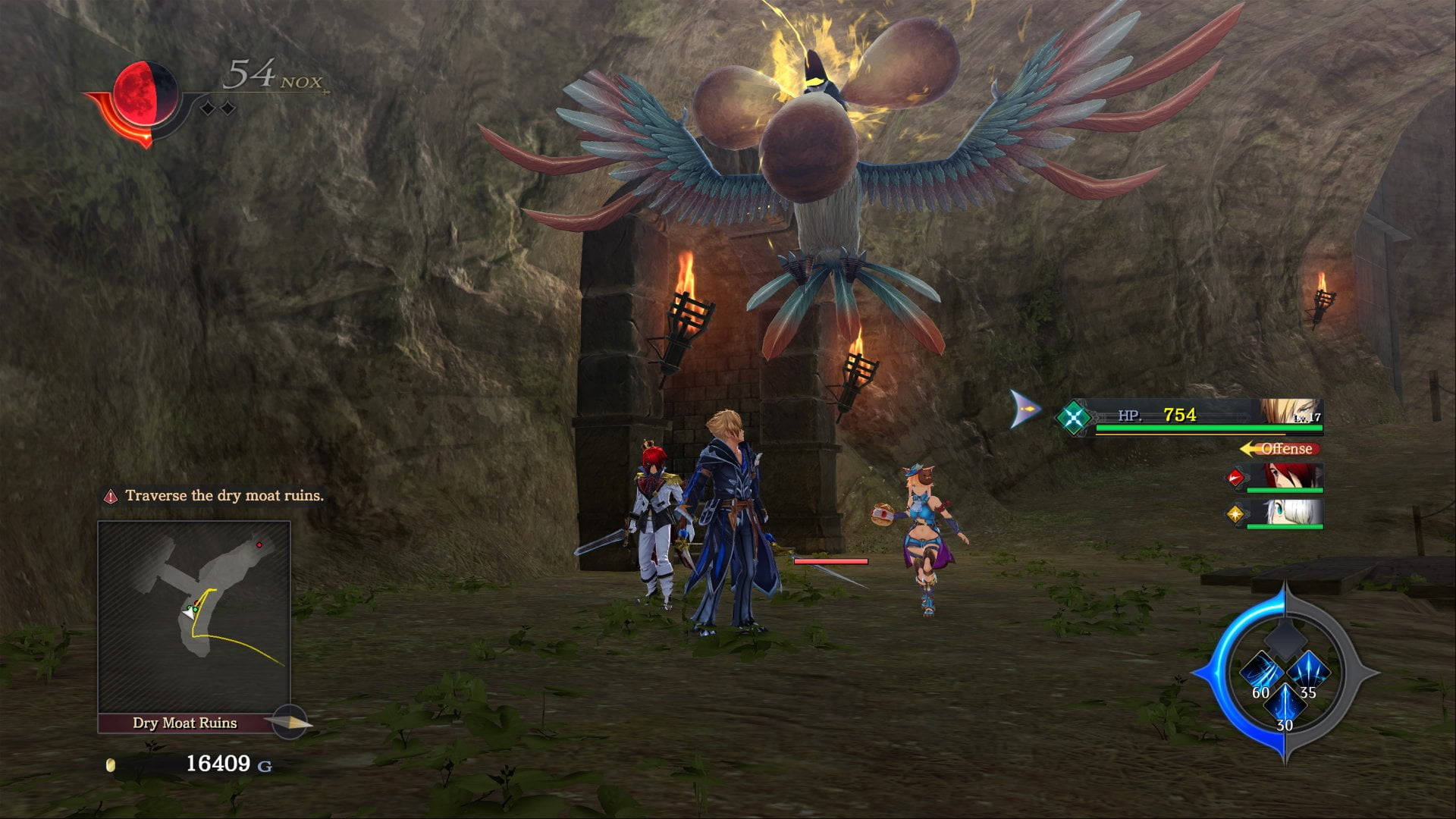Click the Dry Moat Ruins area label
This screenshot has height=819, width=1456.
(x=185, y=723)
